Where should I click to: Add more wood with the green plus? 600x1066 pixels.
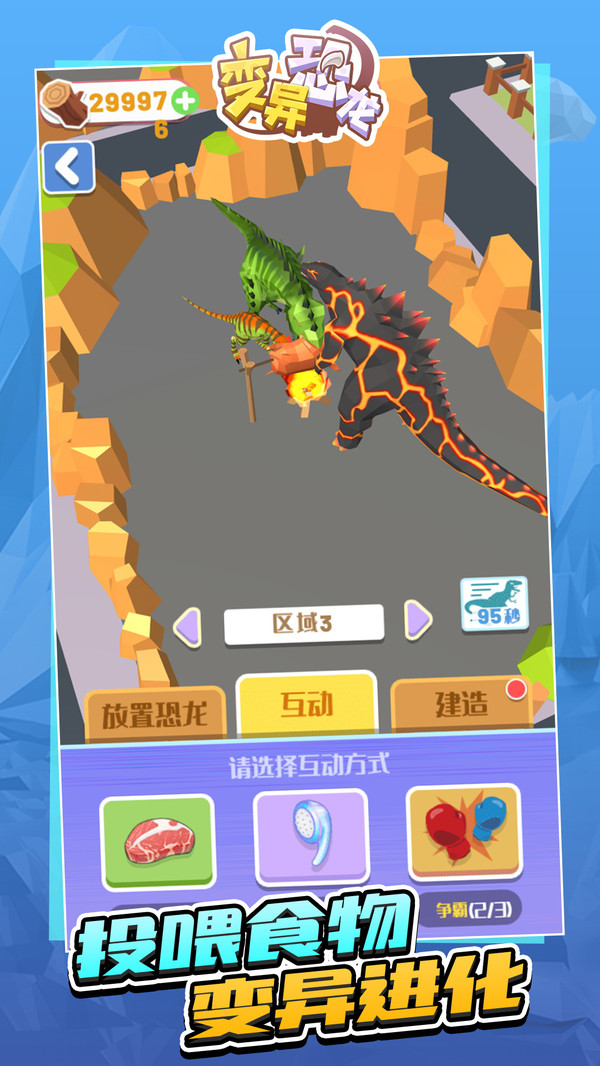click(x=184, y=100)
